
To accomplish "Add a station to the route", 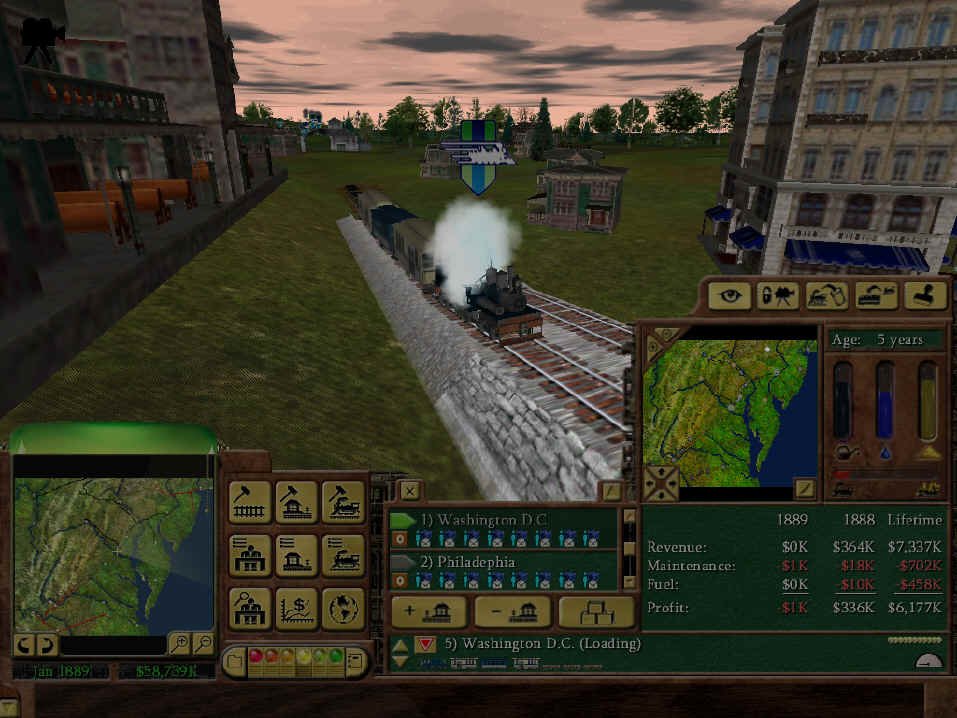I will pyautogui.click(x=430, y=612).
